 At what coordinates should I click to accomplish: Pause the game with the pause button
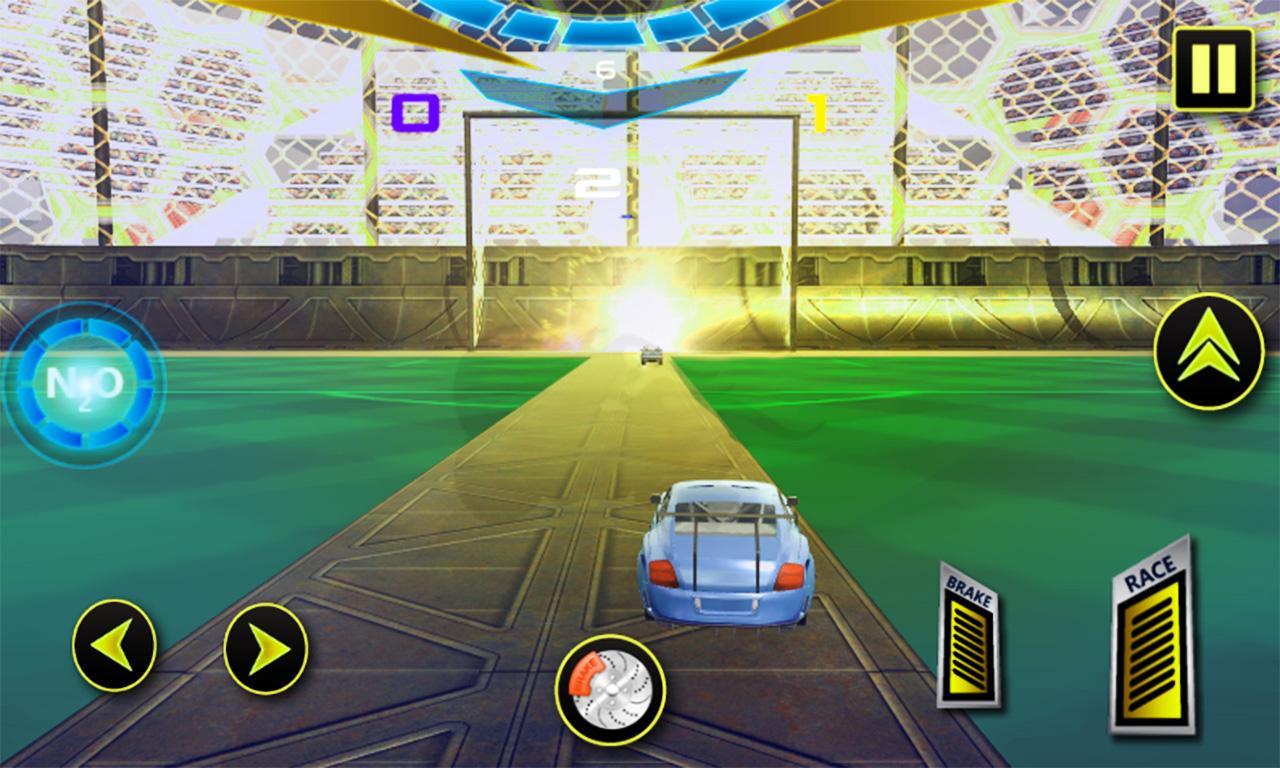pos(1213,68)
